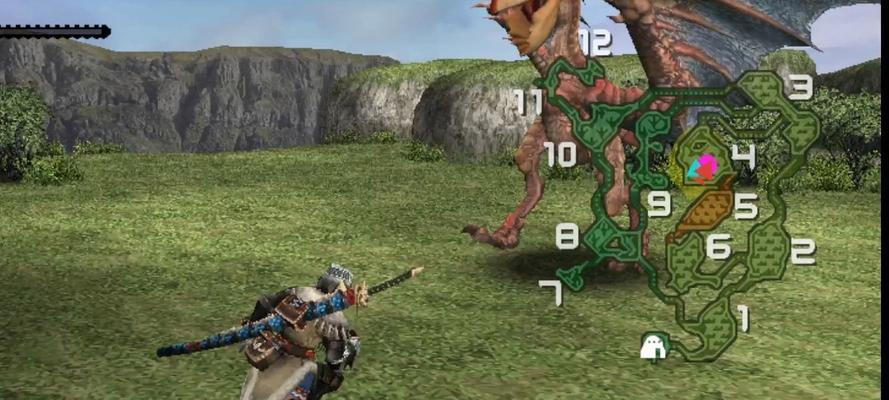Pick area 6 on the map
Viewport: 889px width, 400px height.
tap(718, 246)
